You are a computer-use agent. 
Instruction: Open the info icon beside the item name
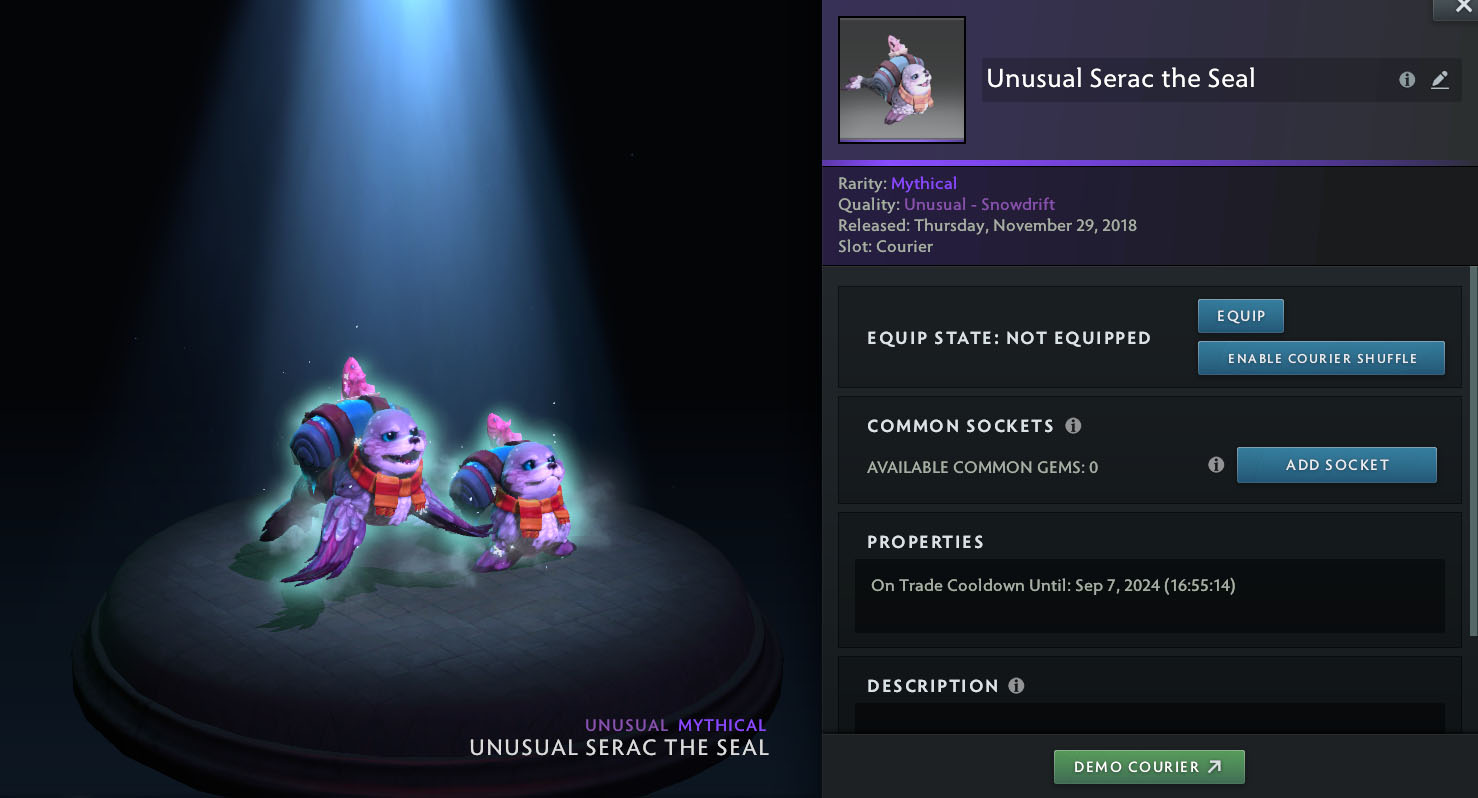1407,80
